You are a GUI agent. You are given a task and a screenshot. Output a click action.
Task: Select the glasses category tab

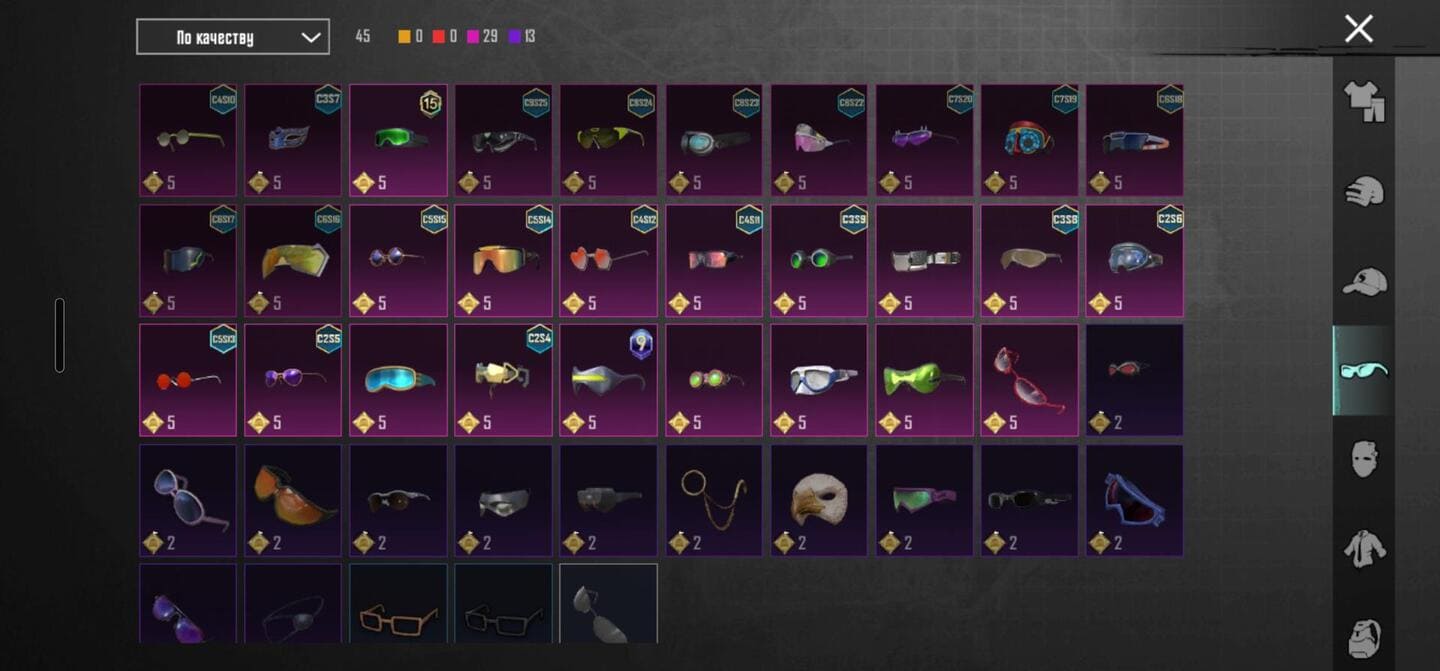click(1364, 371)
